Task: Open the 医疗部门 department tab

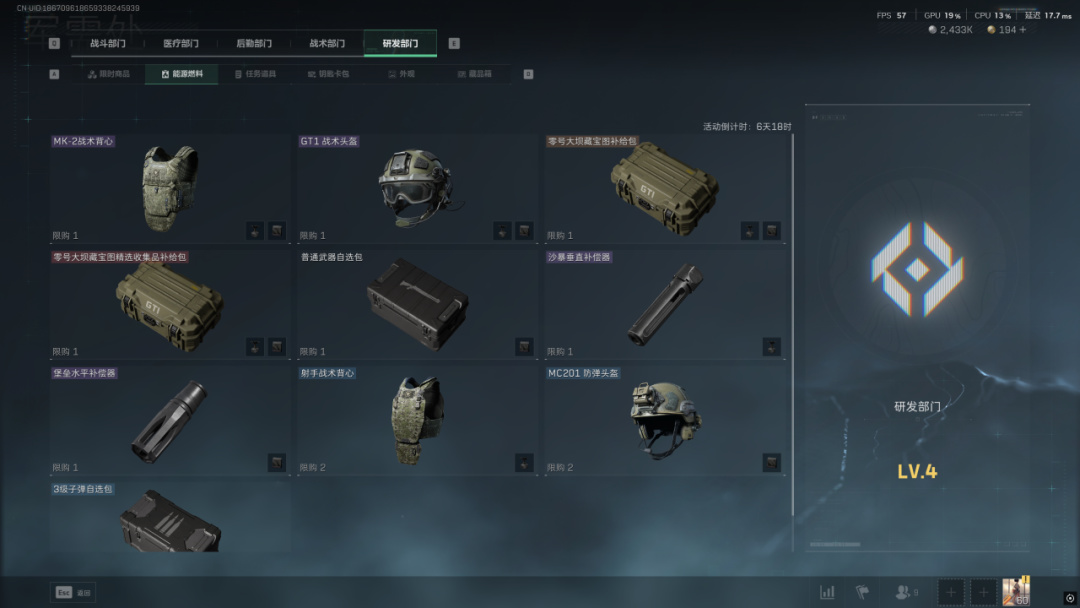Action: coord(181,44)
